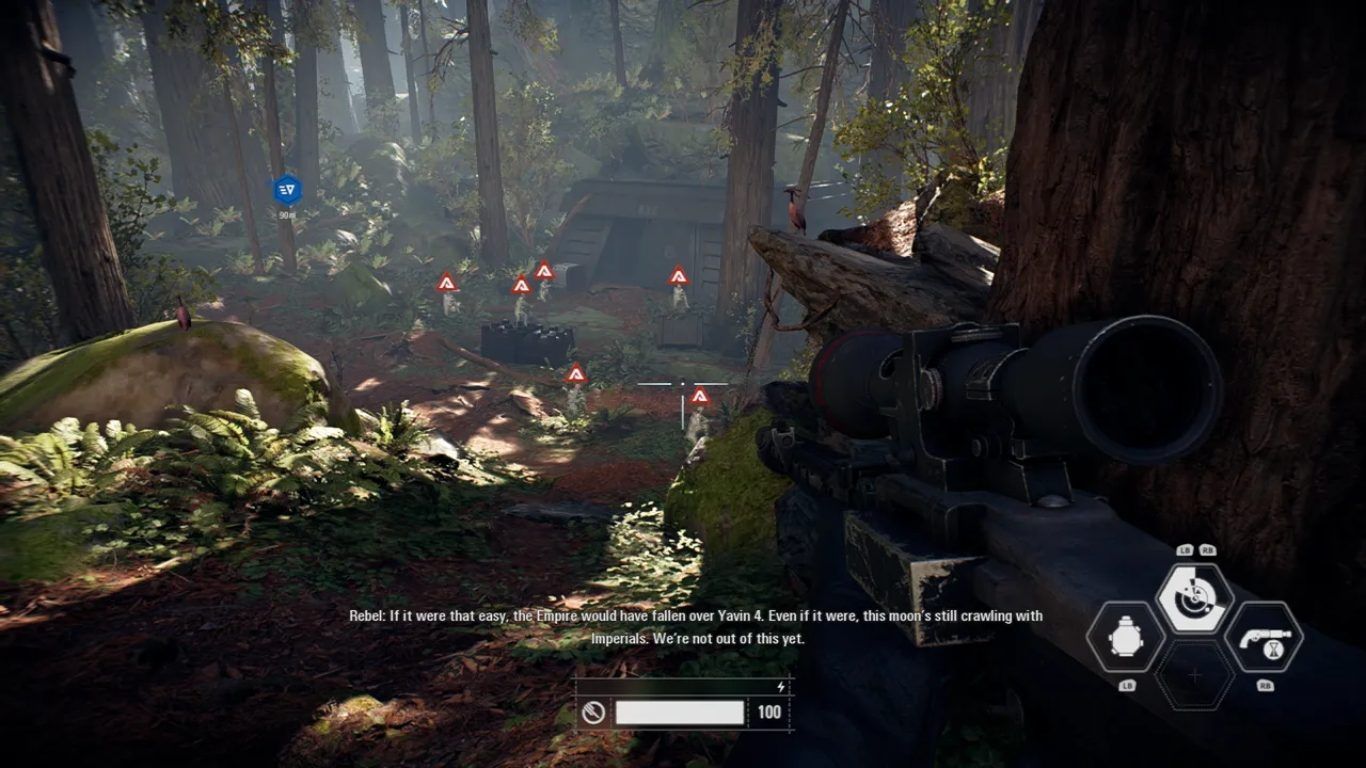Activate the radar scan ability hexagon
This screenshot has height=768, width=1366.
(1194, 598)
